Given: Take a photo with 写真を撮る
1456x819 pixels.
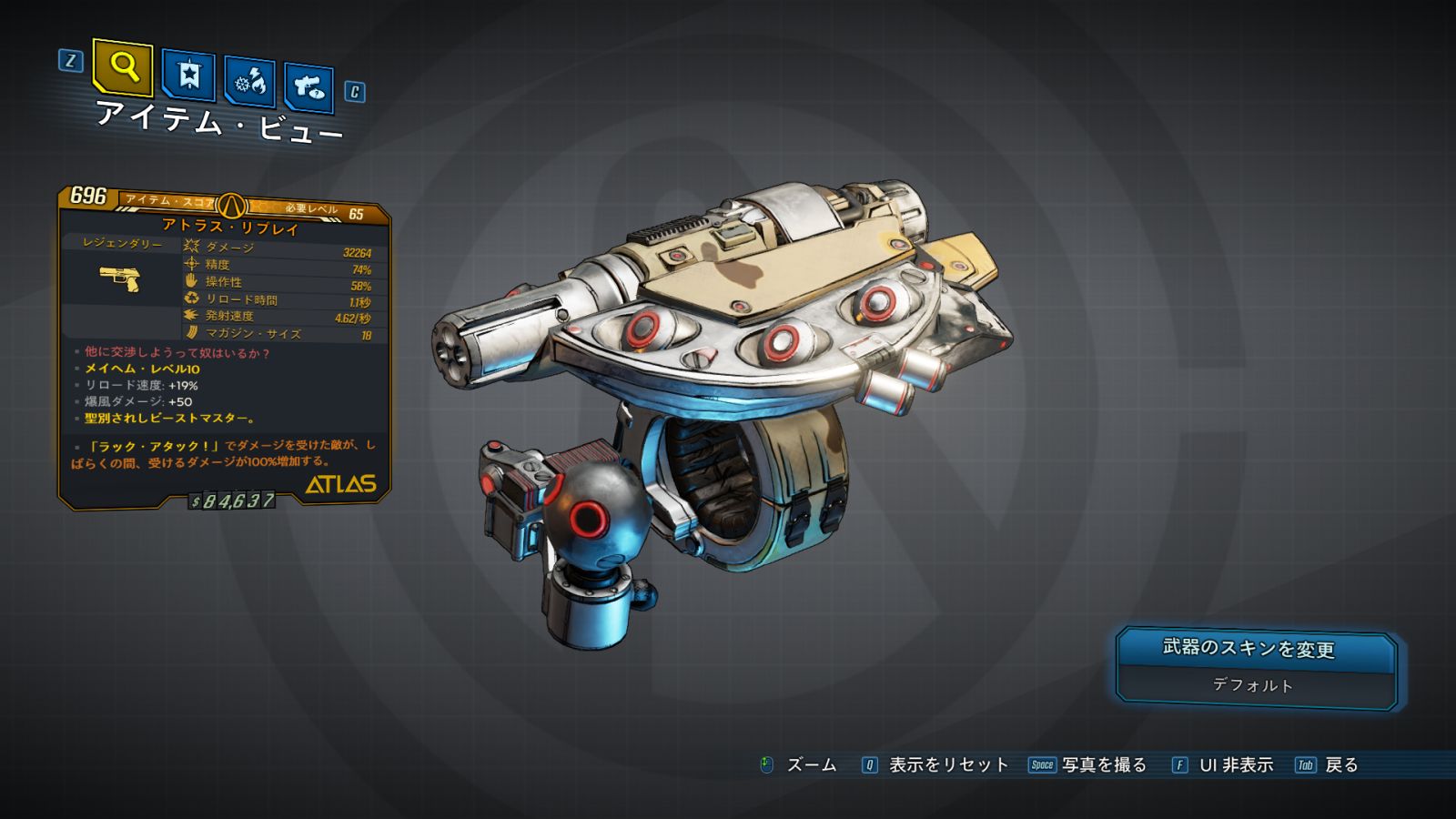Looking at the screenshot, I should pos(1103,765).
